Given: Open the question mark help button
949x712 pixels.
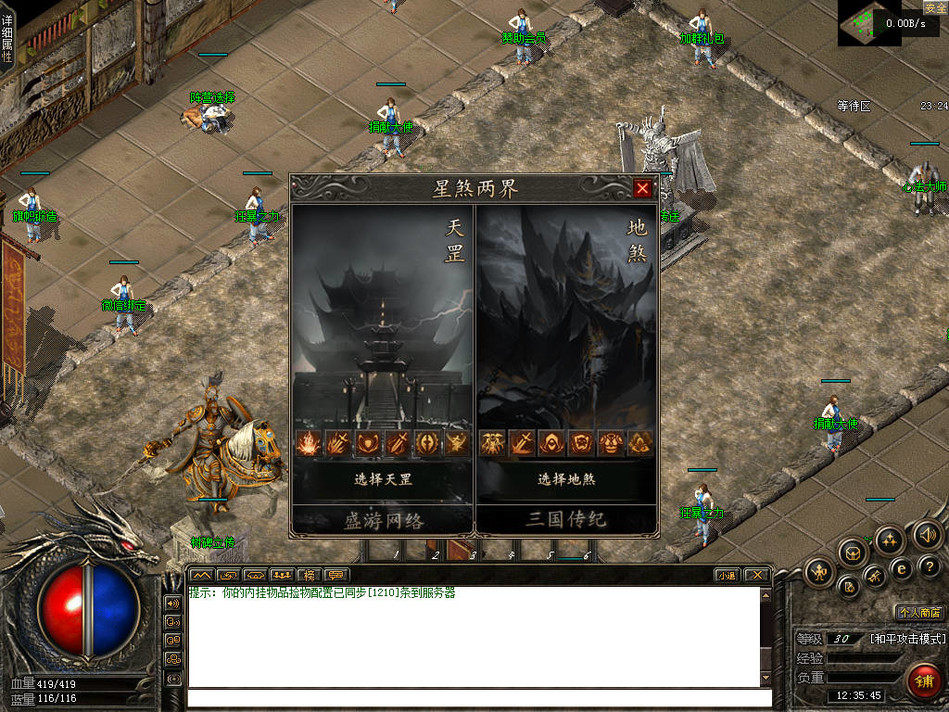Looking at the screenshot, I should [928, 568].
